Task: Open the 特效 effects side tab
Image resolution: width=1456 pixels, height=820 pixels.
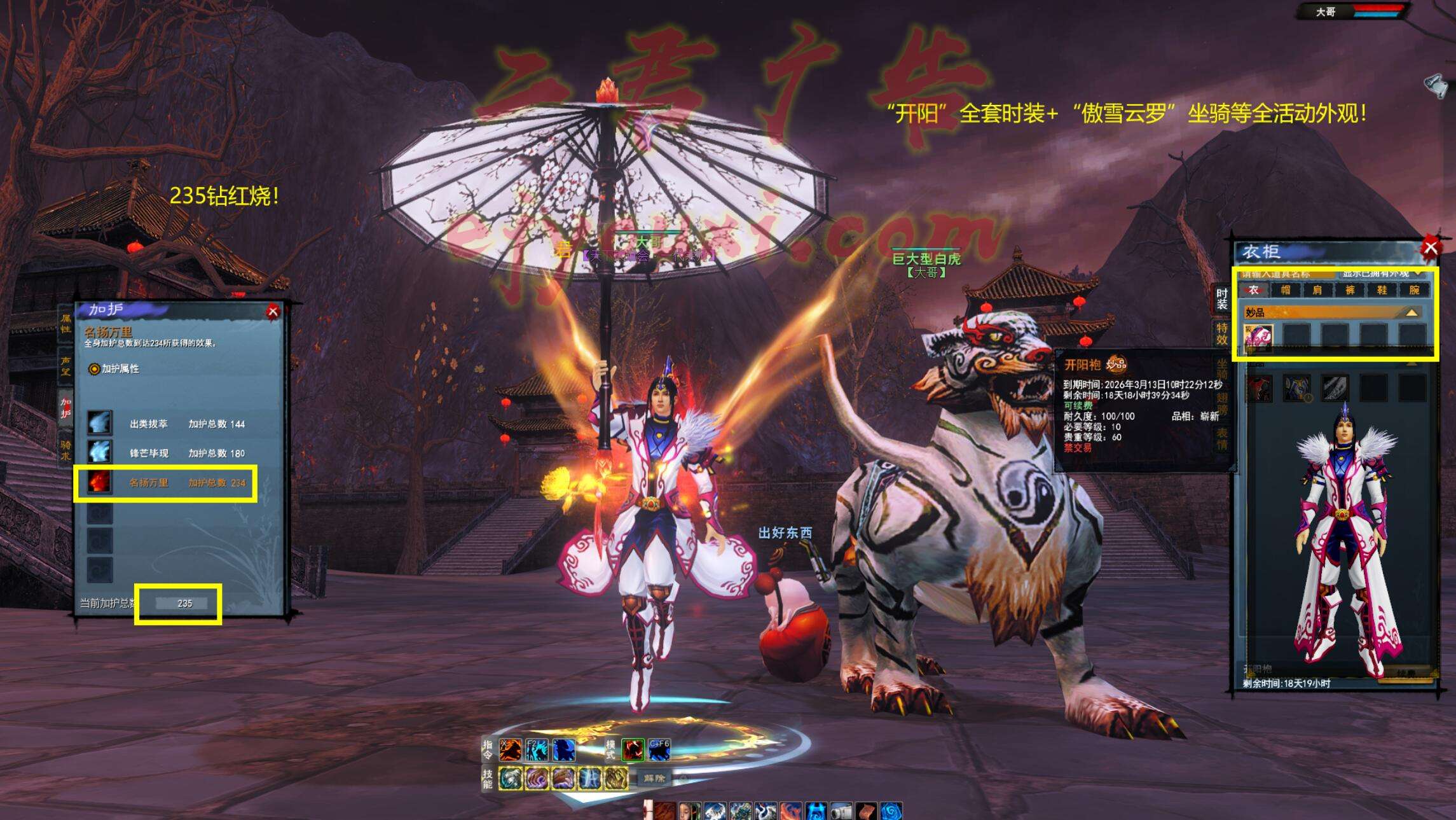Action: [1222, 333]
